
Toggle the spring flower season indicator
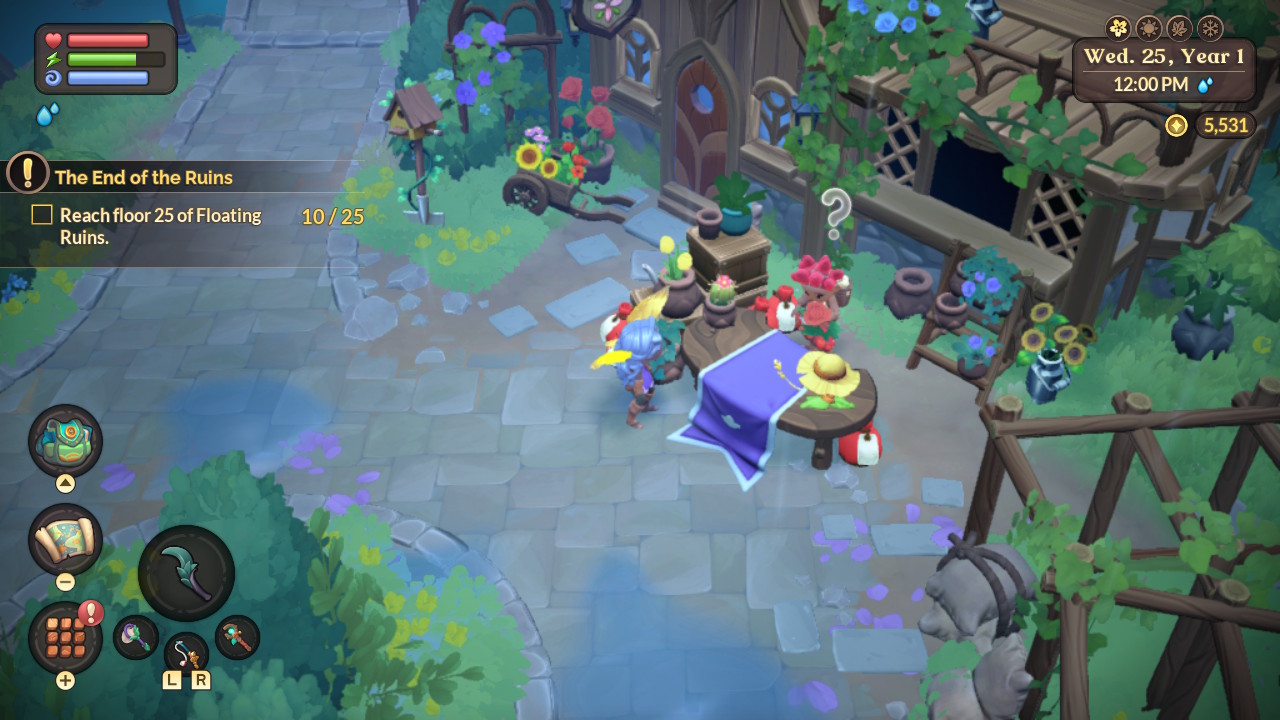coord(1118,28)
